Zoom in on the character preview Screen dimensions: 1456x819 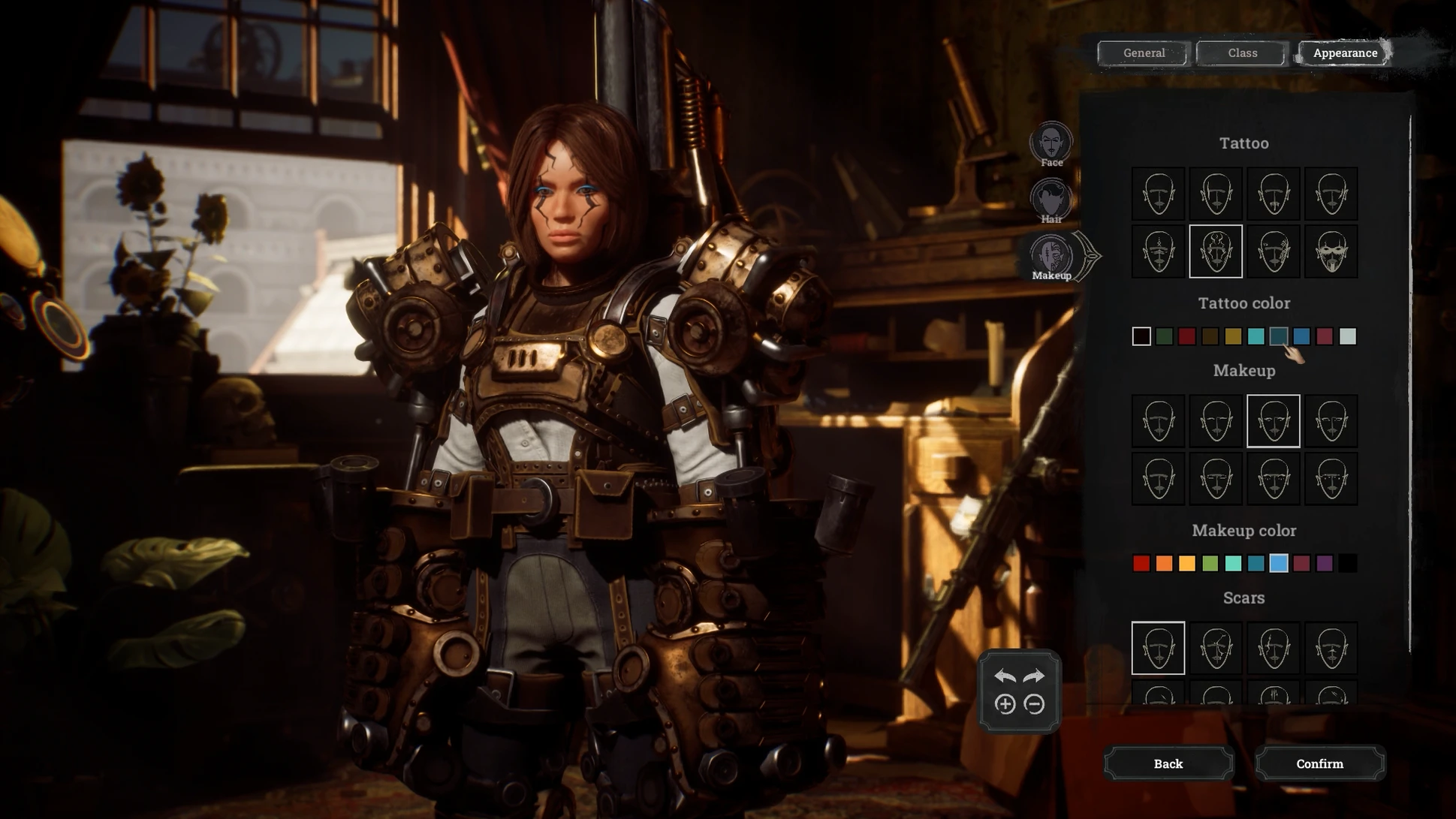(x=1005, y=704)
